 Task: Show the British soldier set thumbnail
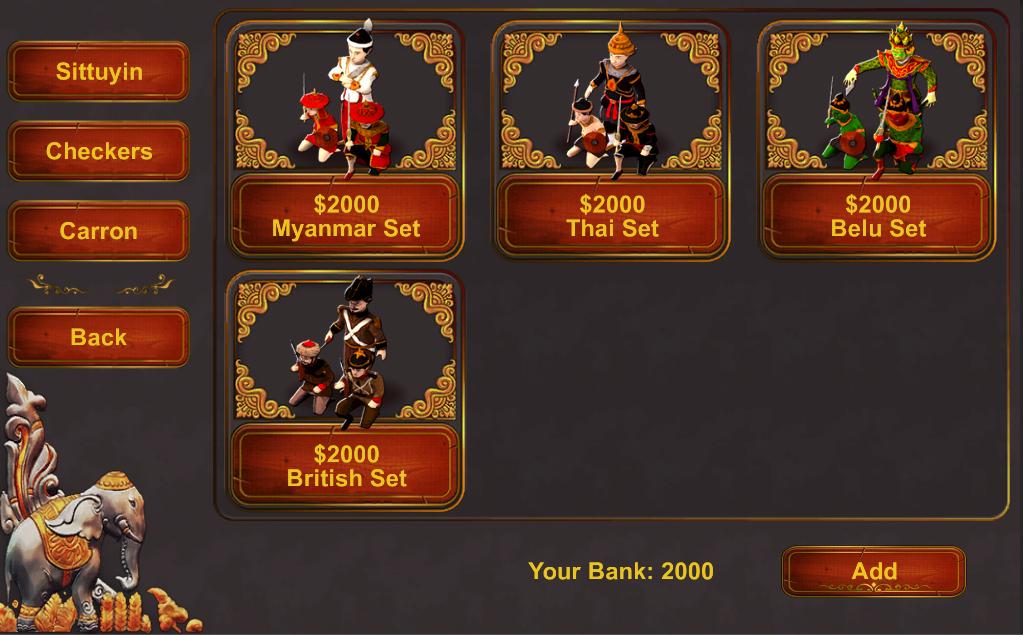pos(346,348)
